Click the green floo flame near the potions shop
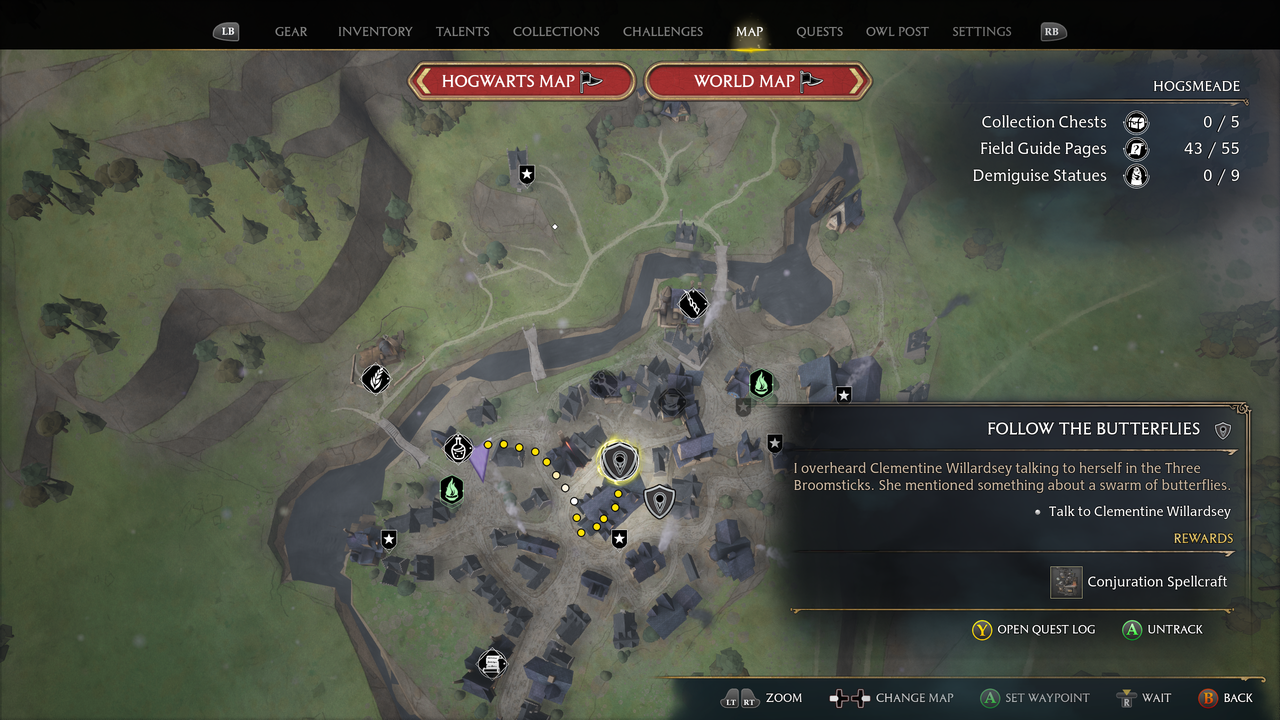 [450, 491]
